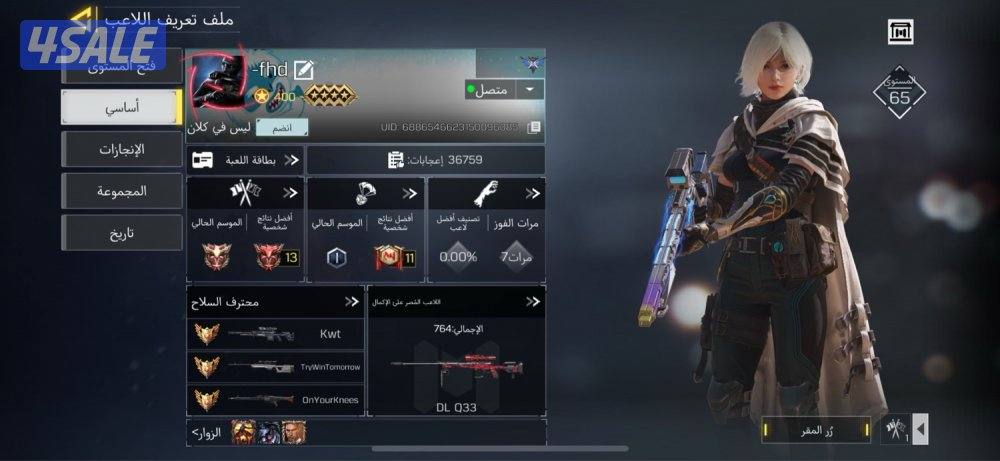Expand the مرات الفوز wins panel
The height and width of the screenshot is (461, 1000).
pyautogui.click(x=486, y=193)
